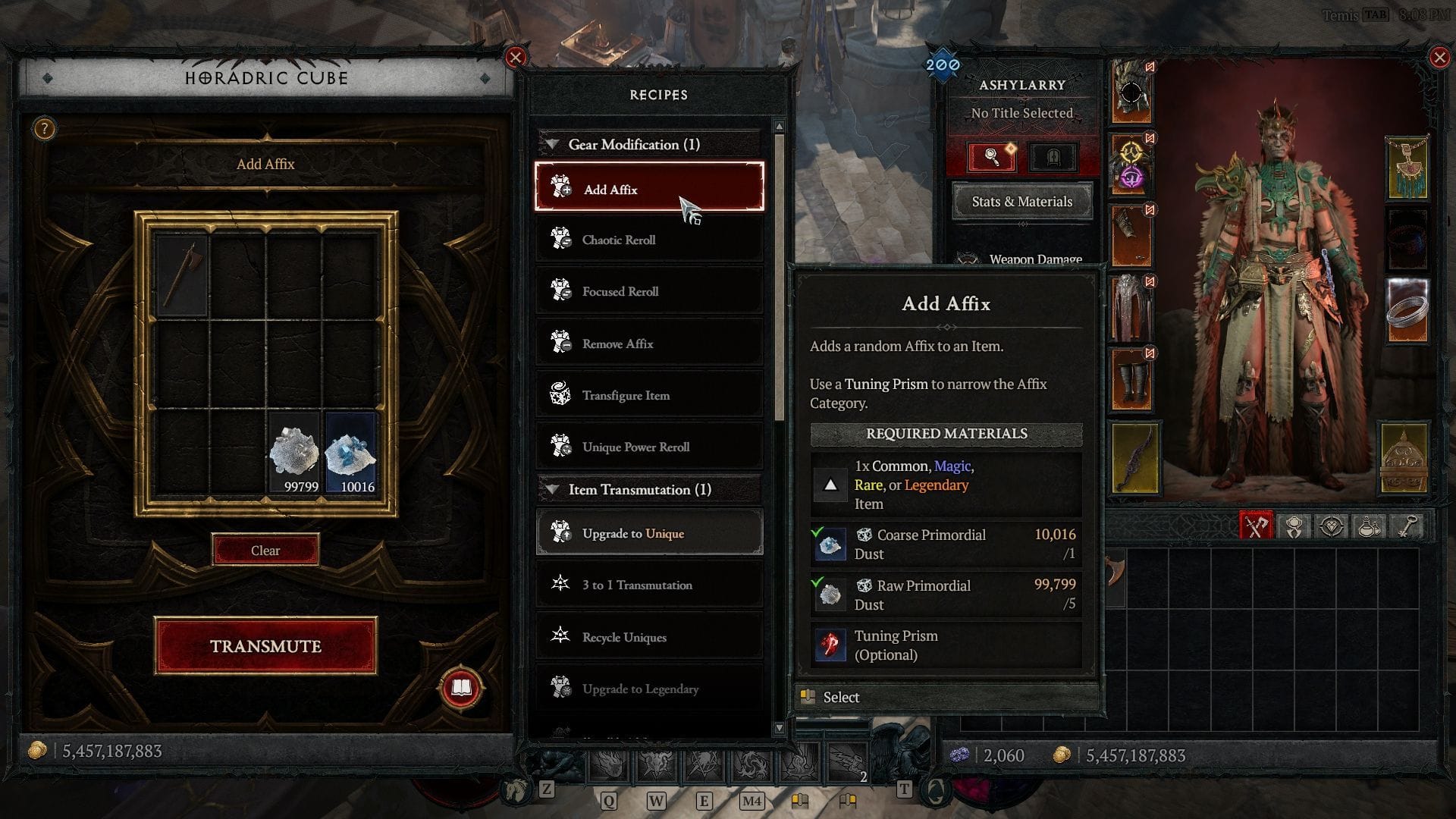Click the Tuning Prism optional material icon

tap(830, 645)
